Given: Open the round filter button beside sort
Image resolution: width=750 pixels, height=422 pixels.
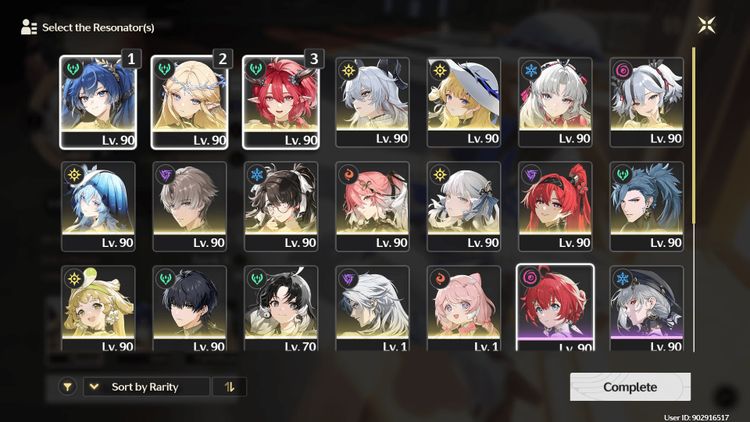Looking at the screenshot, I should (67, 387).
